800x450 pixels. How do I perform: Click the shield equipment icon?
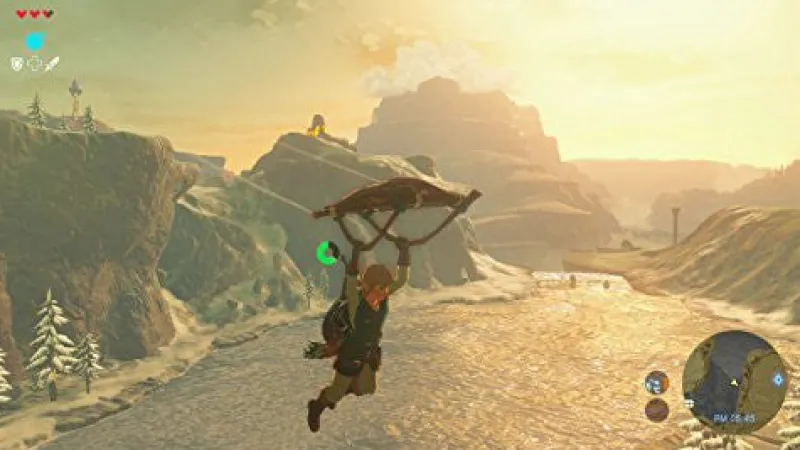17,64
